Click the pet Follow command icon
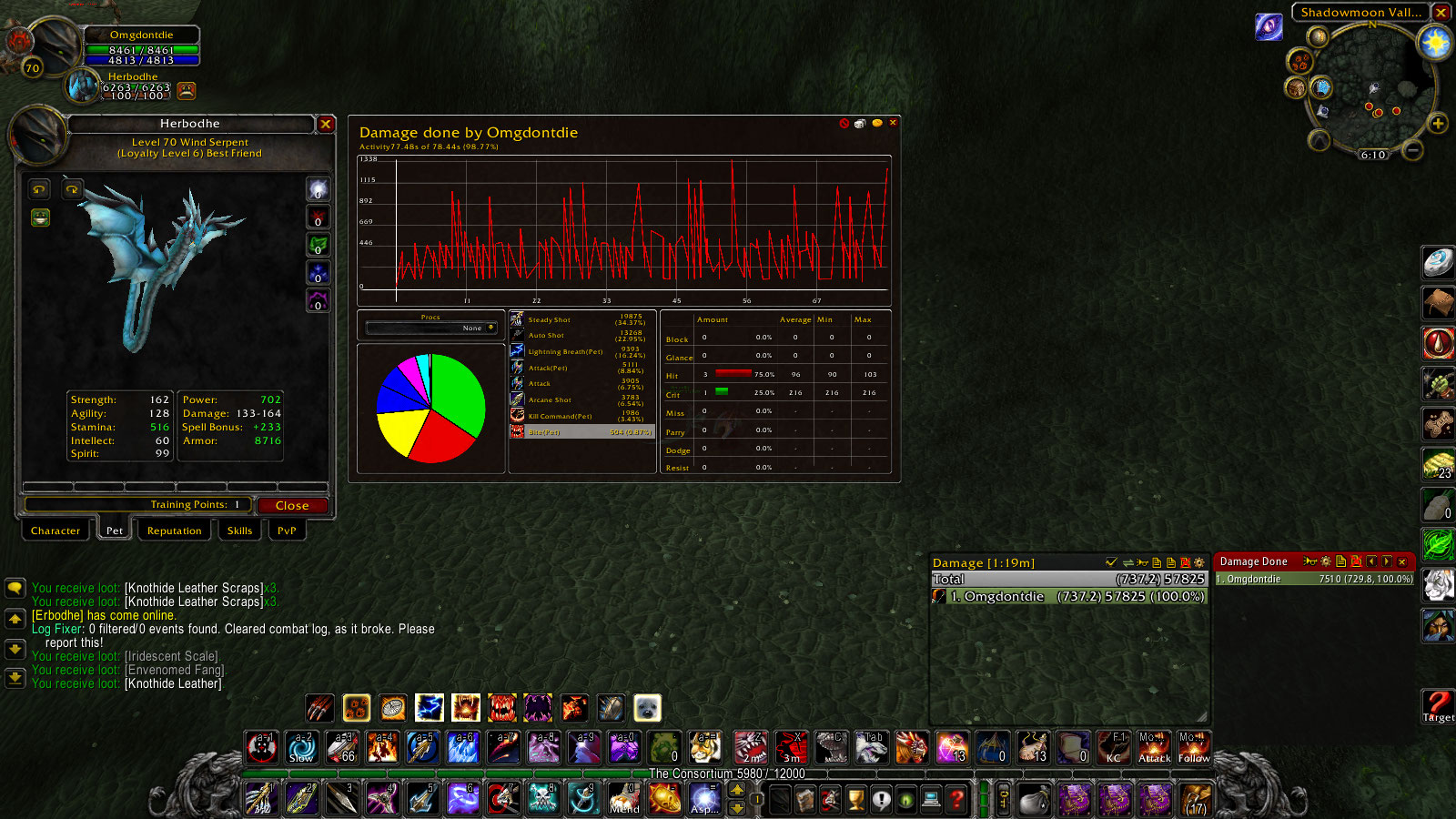 (x=1193, y=748)
